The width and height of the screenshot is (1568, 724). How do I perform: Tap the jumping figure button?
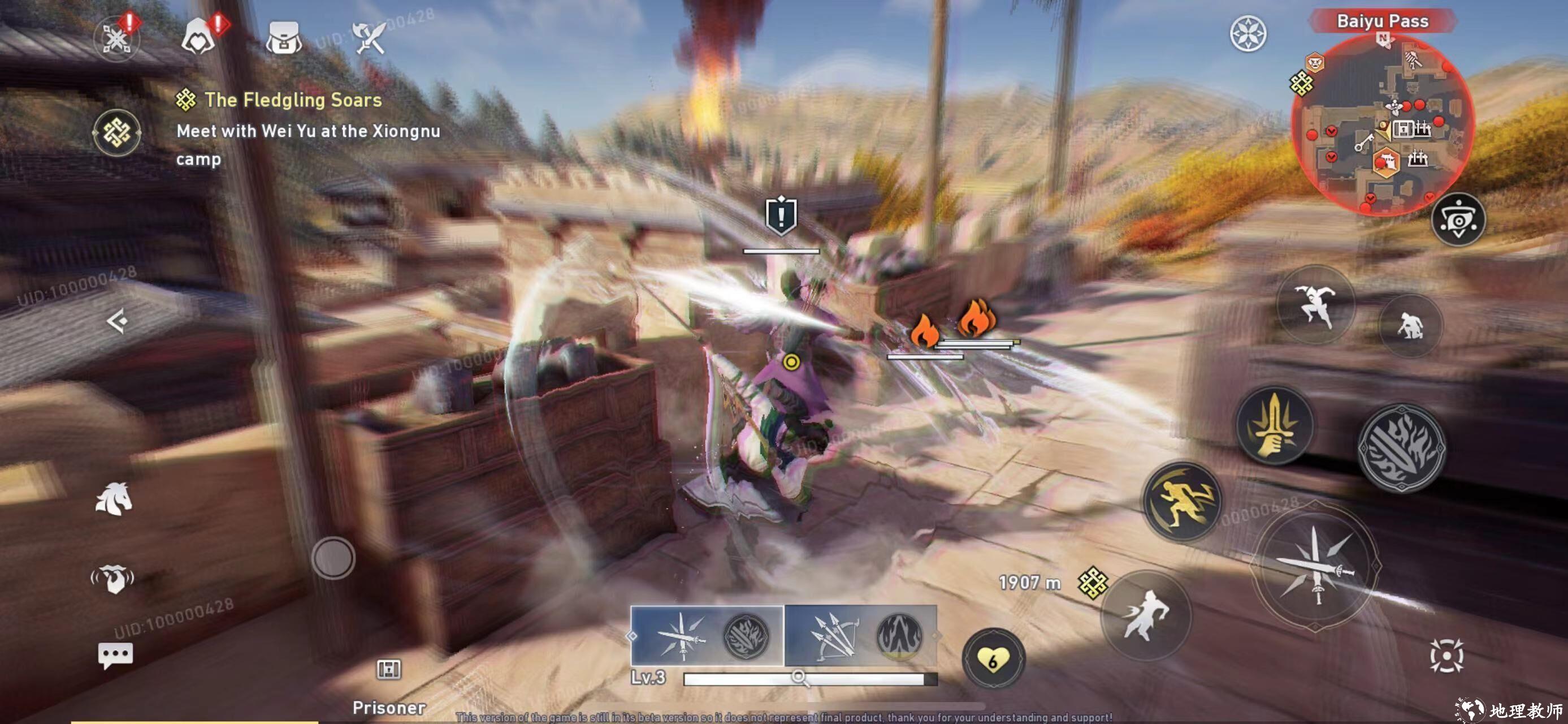tap(1315, 304)
